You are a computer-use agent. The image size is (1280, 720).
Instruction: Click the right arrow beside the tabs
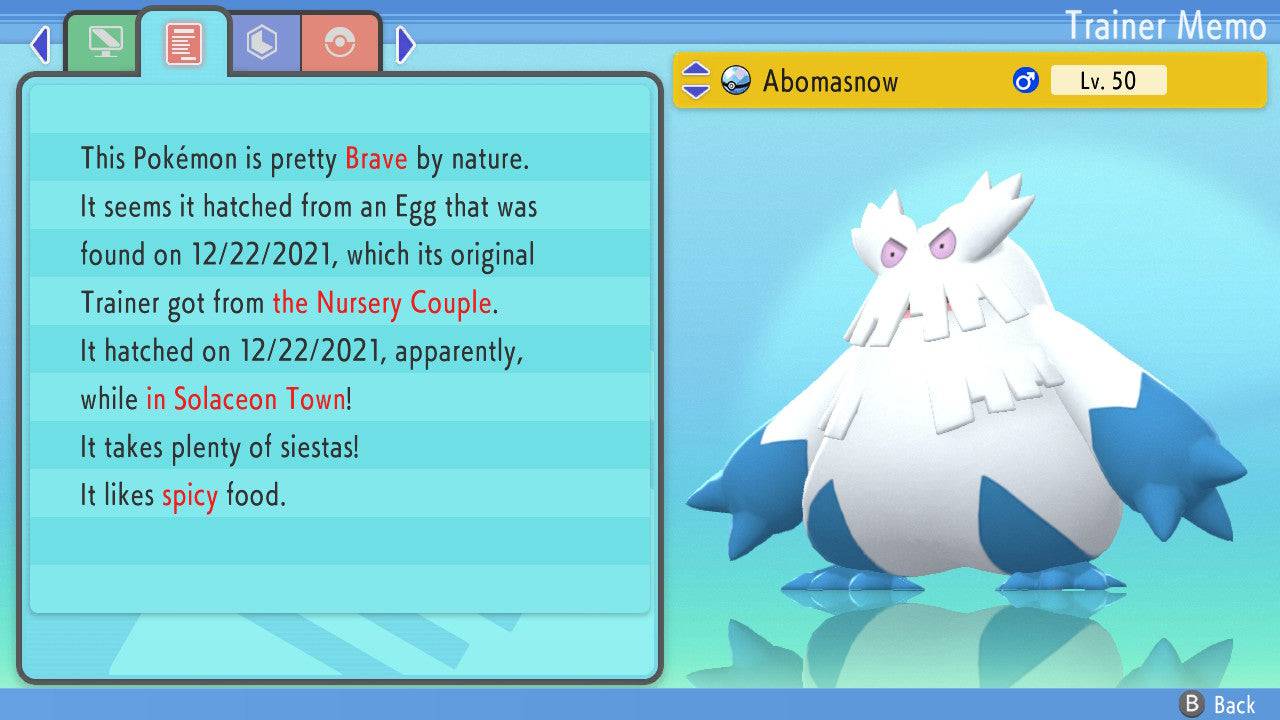pos(405,44)
